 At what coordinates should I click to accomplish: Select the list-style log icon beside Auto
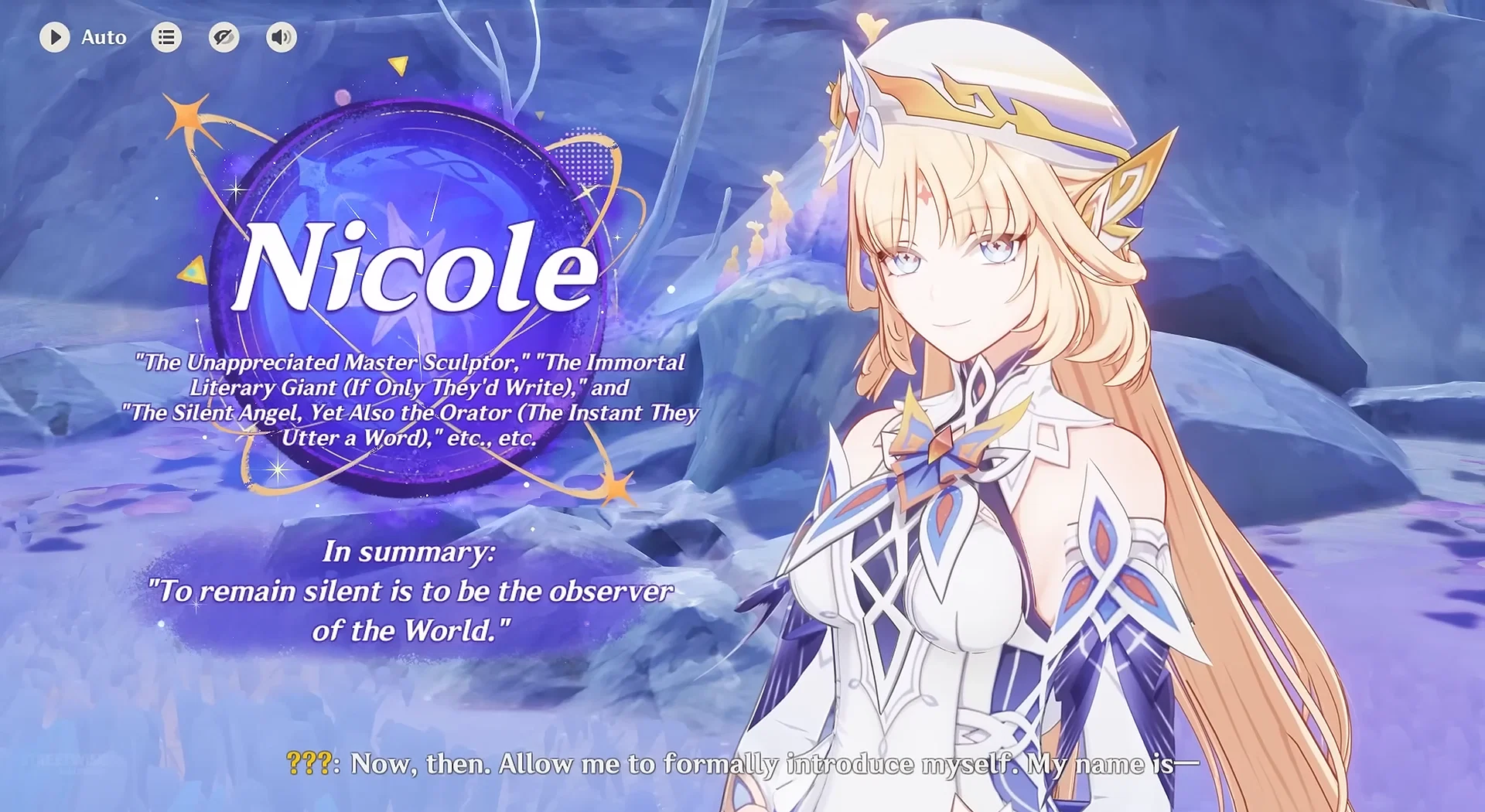[166, 36]
